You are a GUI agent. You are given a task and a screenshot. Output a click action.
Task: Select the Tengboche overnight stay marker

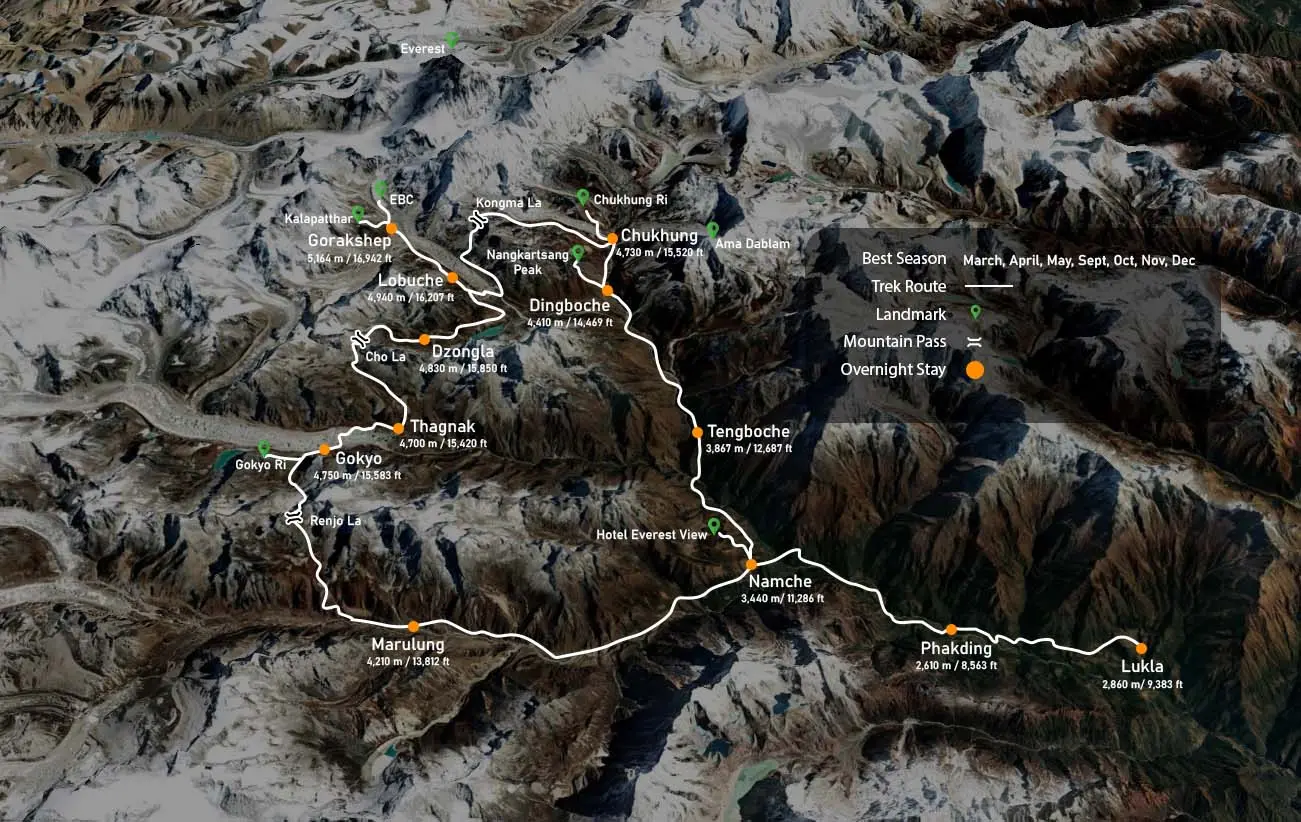[698, 433]
